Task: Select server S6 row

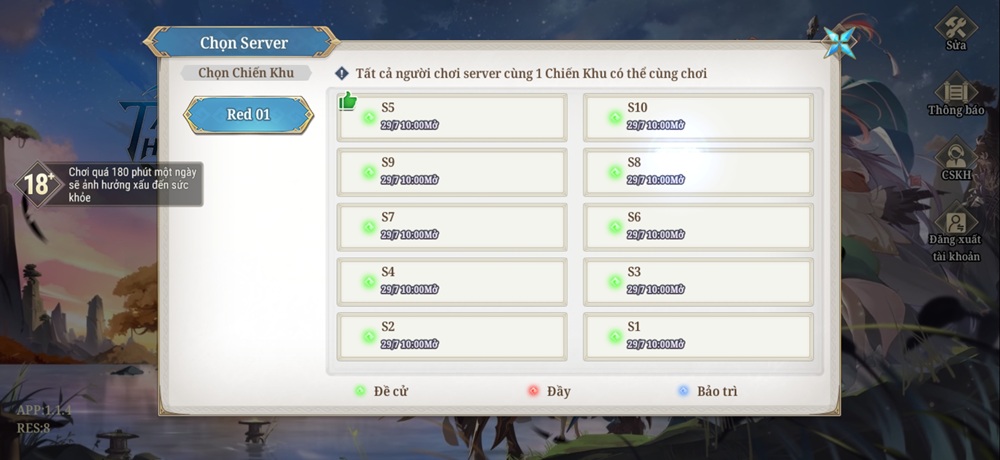Action: pos(698,227)
